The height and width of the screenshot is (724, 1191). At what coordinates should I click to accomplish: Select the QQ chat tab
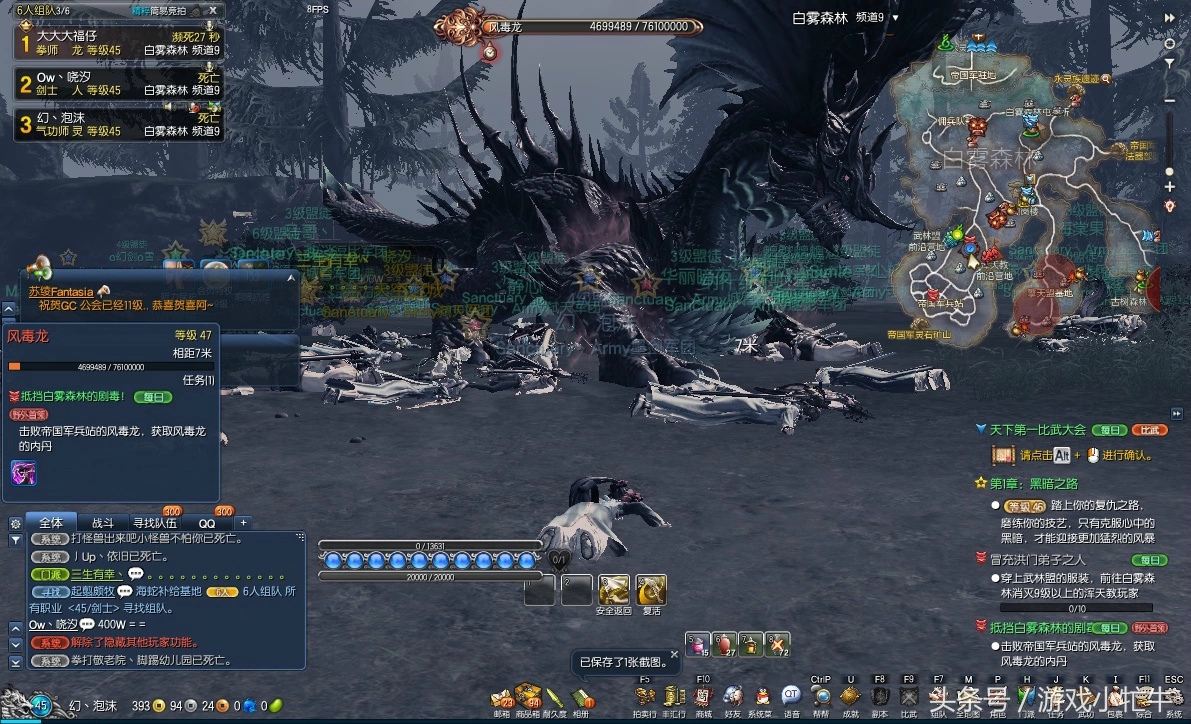pos(207,522)
